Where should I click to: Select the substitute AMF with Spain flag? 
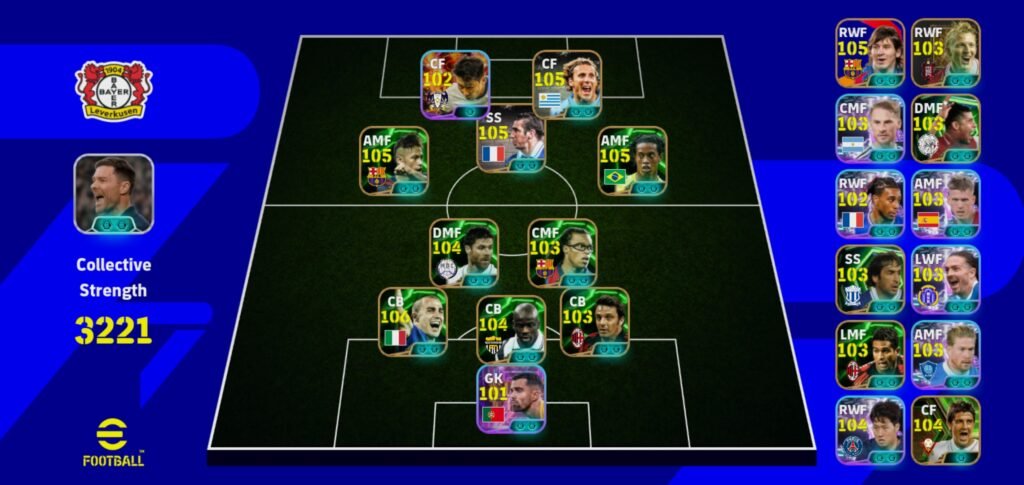tap(945, 203)
